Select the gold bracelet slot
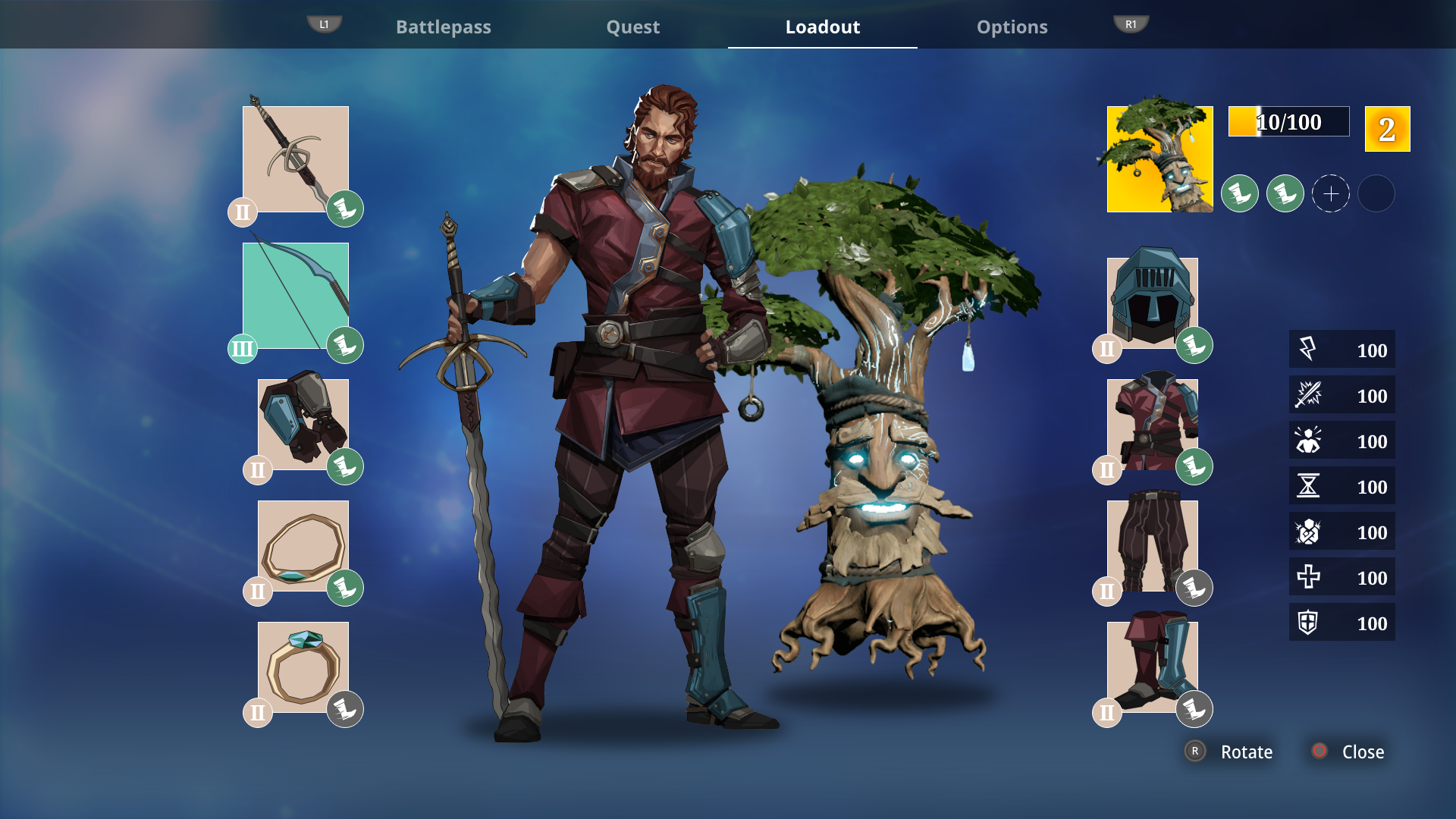This screenshot has width=1456, height=819. click(303, 546)
